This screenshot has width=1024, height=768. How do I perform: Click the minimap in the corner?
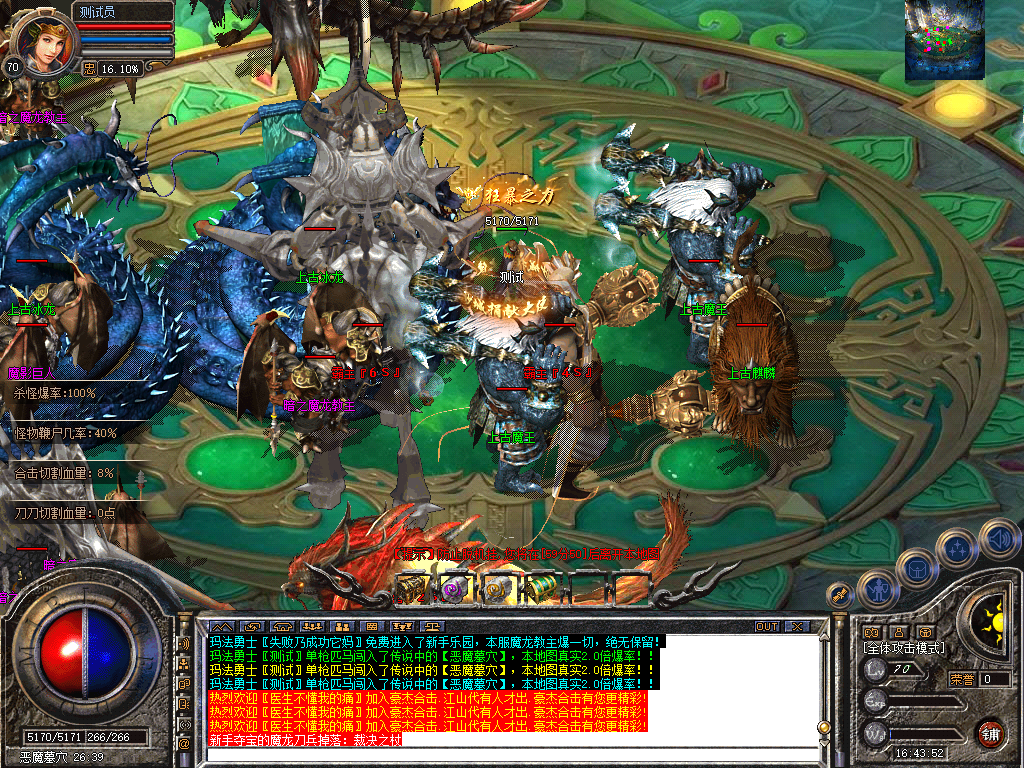click(x=944, y=41)
